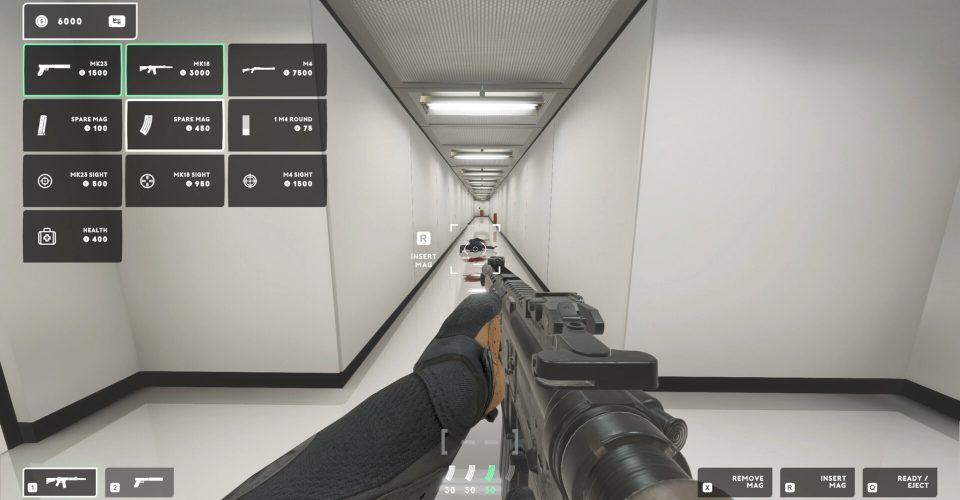The width and height of the screenshot is (960, 500).
Task: Buy 1 M4 Round for 75
Action: pos(277,125)
